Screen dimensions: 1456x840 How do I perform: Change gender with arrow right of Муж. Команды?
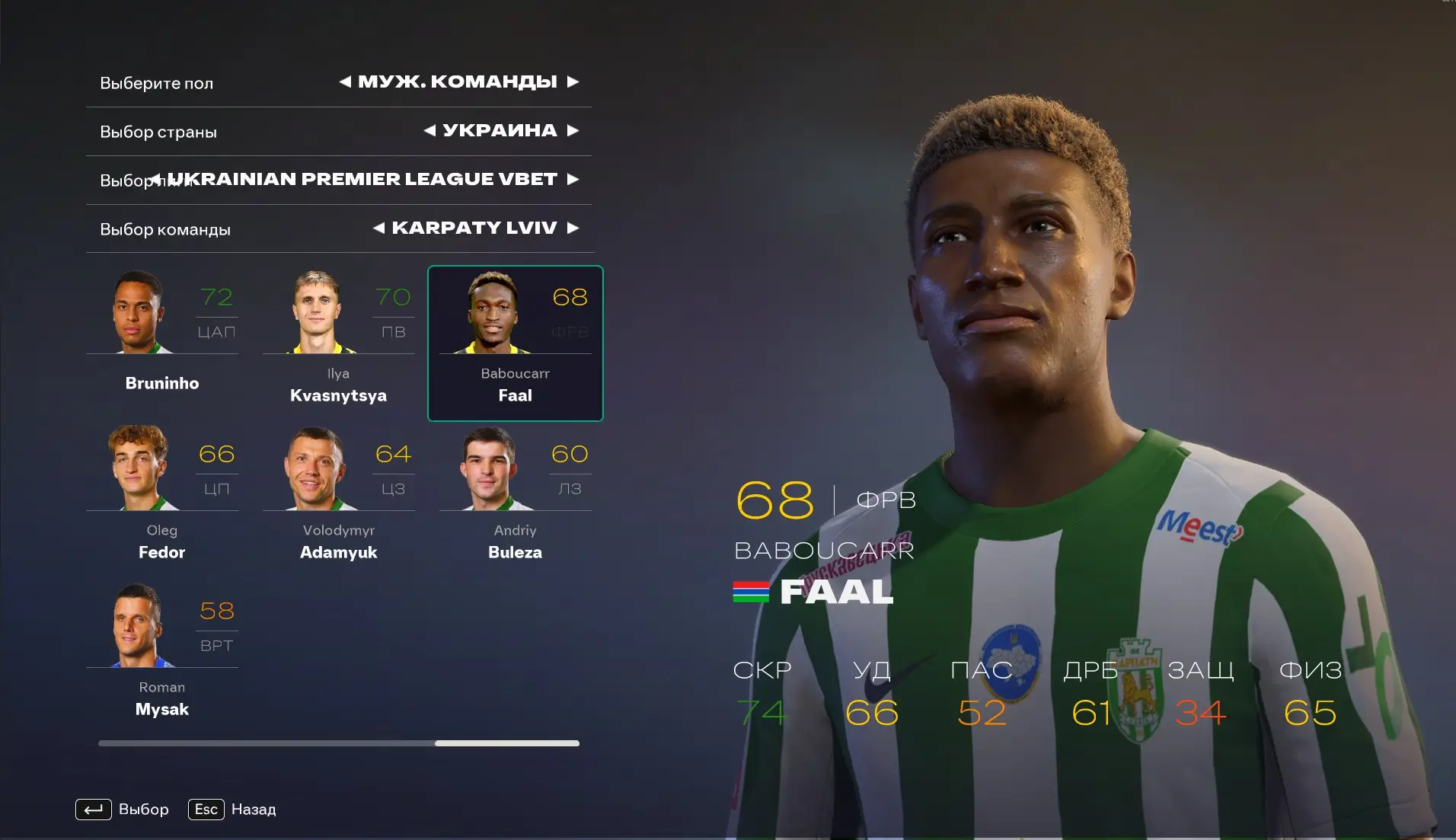click(x=573, y=81)
